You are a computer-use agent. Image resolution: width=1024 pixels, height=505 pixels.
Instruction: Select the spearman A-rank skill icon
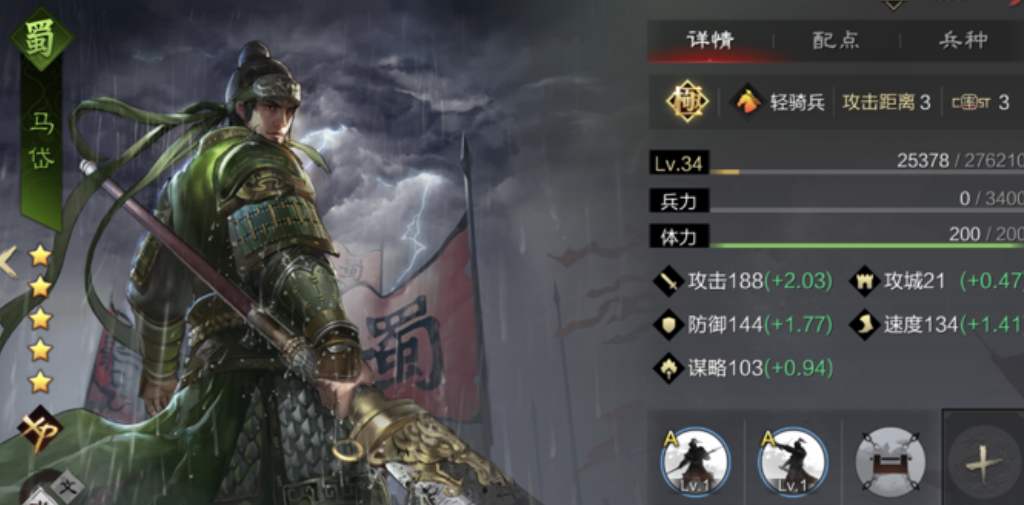695,463
